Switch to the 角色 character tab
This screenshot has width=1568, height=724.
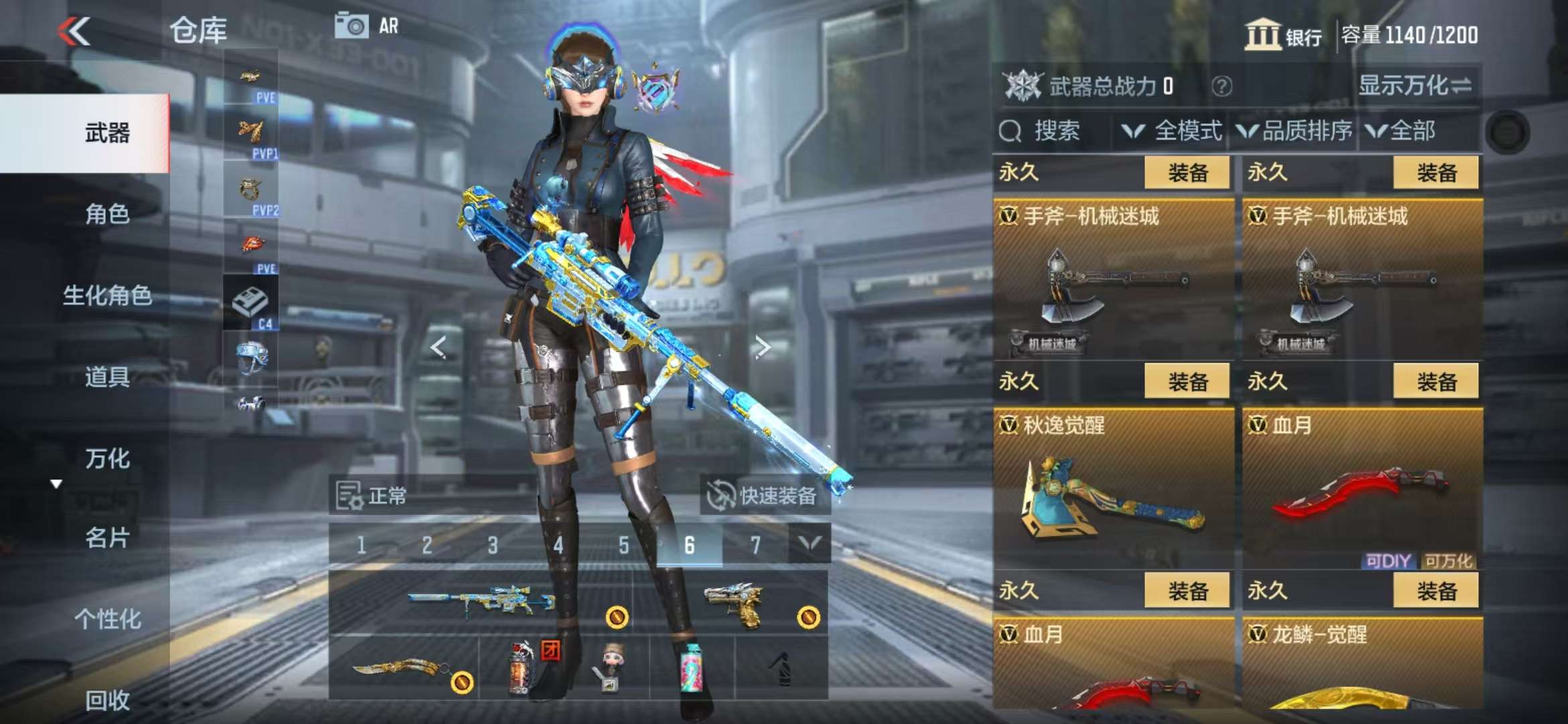pos(107,214)
